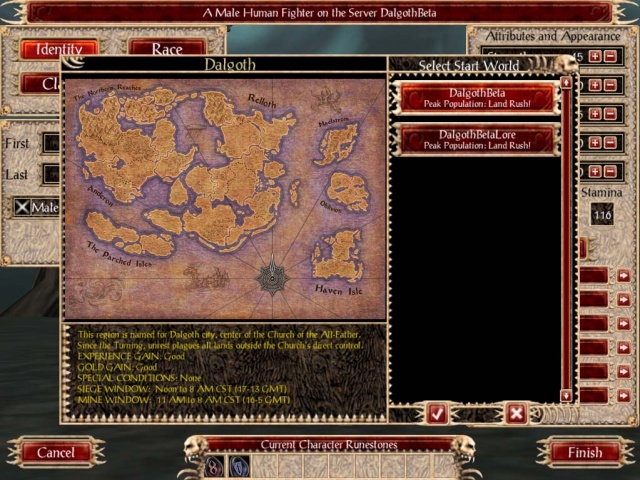The height and width of the screenshot is (480, 640).
Task: Switch to the Race section
Action: (166, 49)
